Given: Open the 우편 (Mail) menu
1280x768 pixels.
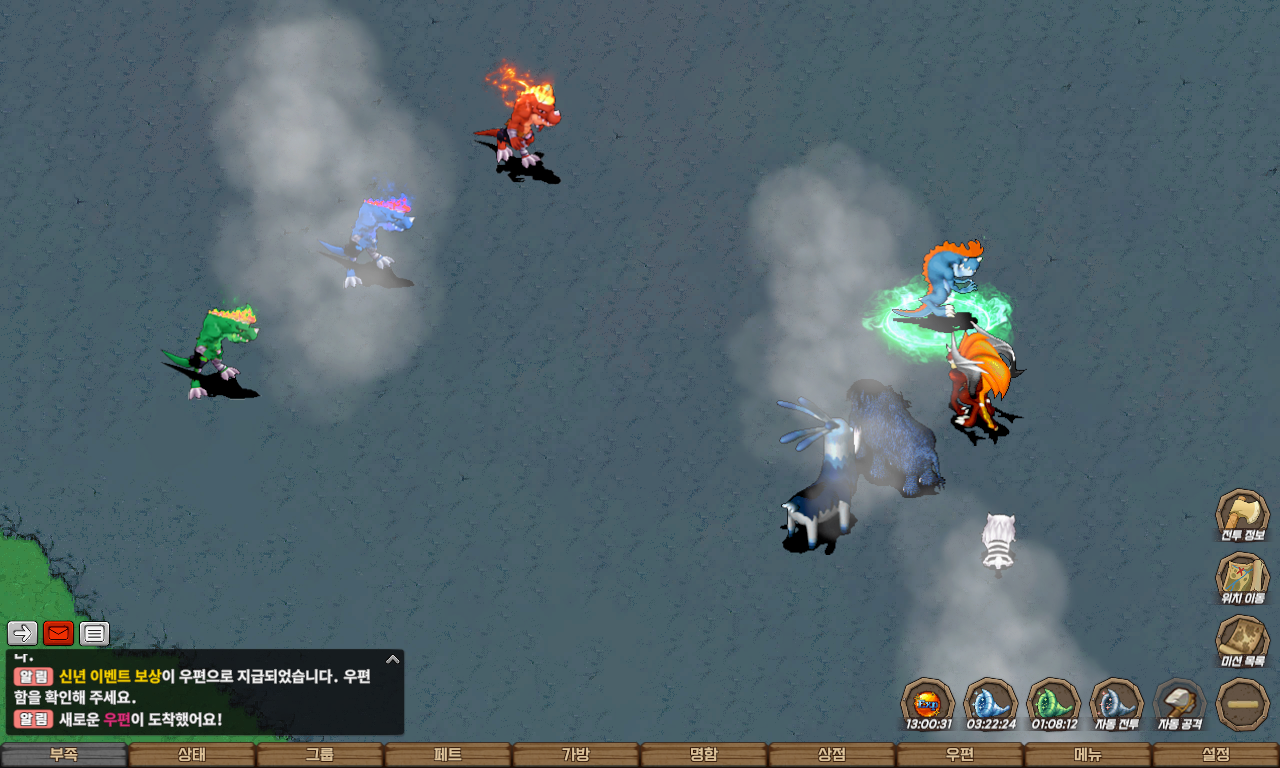Looking at the screenshot, I should pos(960,755).
